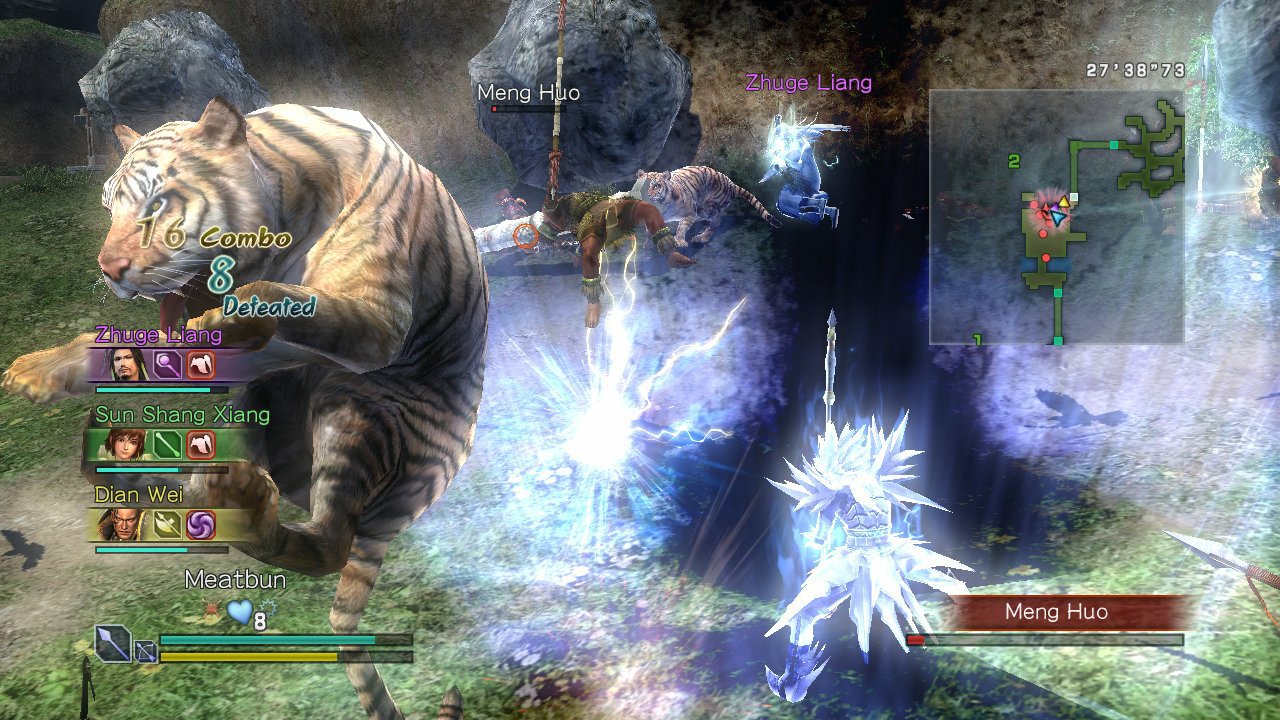The image size is (1280, 720).
Task: Expand waypoint 1 at the minimap bottom
Action: [x=977, y=339]
